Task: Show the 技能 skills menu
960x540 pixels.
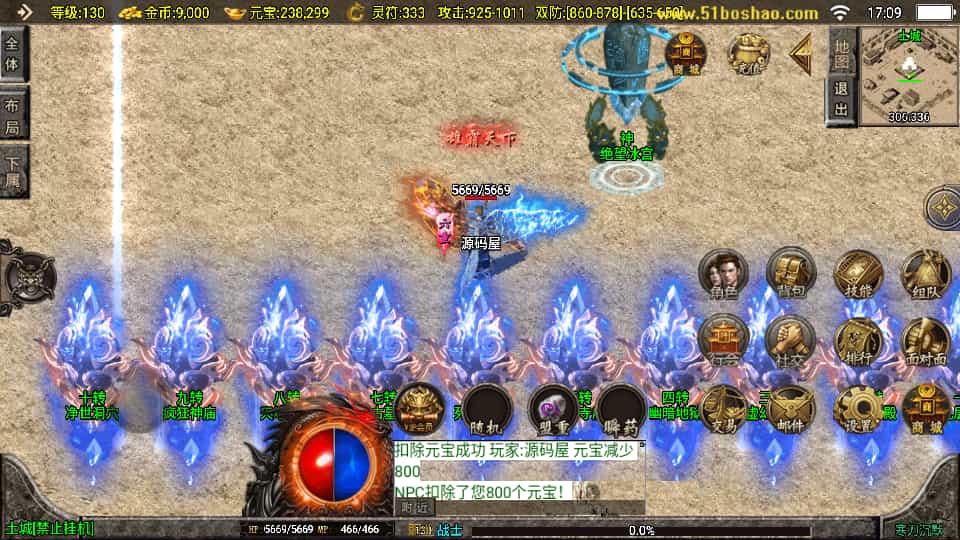Action: tap(858, 273)
